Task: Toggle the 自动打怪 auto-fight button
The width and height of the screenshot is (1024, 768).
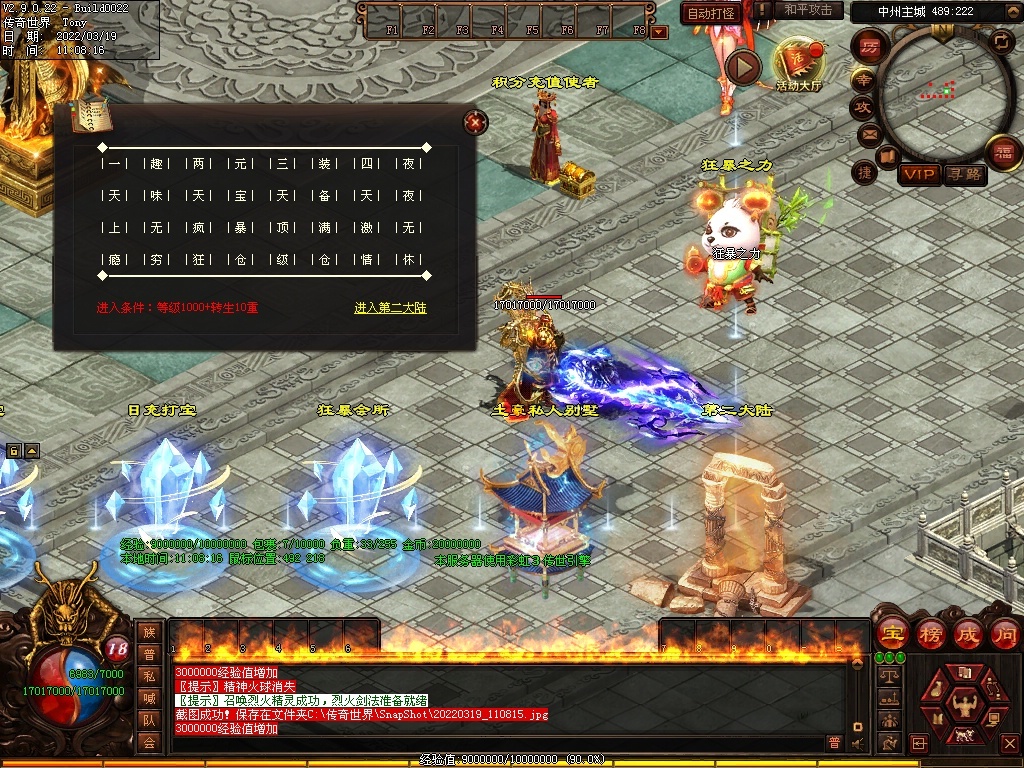Action: (x=710, y=13)
